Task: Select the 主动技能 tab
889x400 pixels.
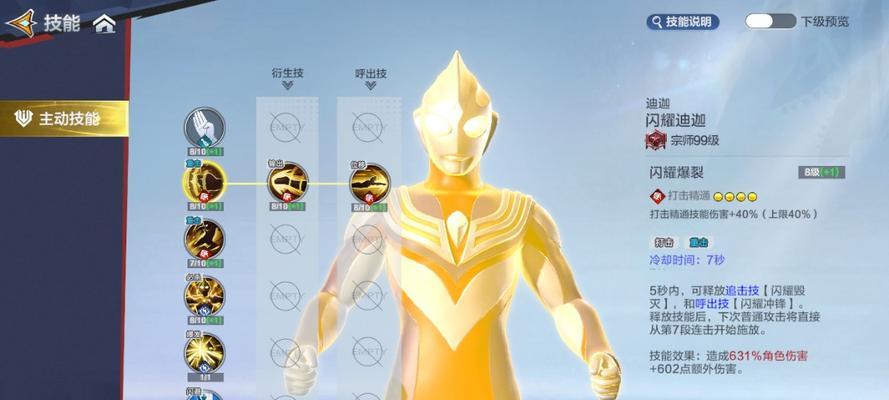Action: pos(64,119)
